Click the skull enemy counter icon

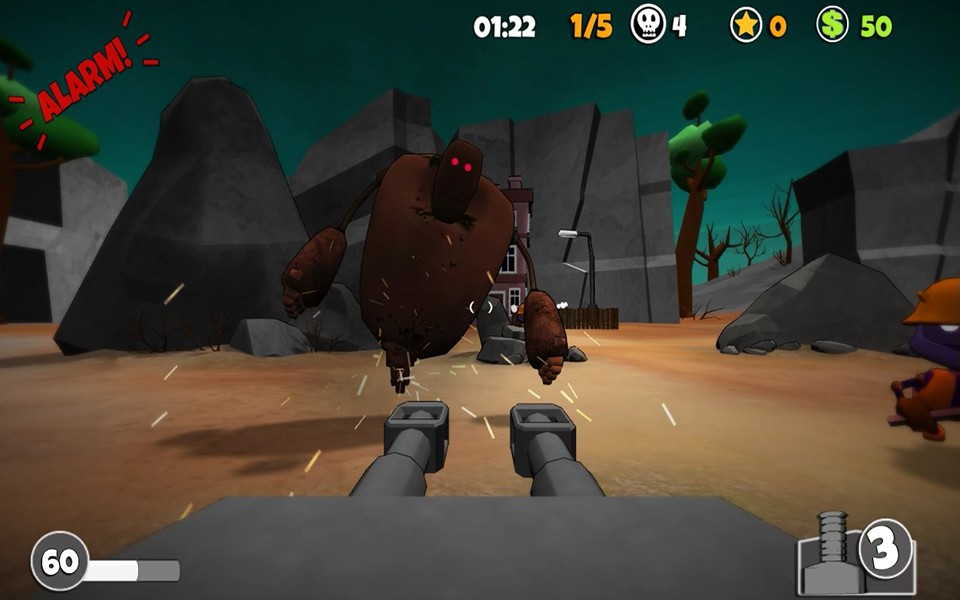(x=648, y=25)
